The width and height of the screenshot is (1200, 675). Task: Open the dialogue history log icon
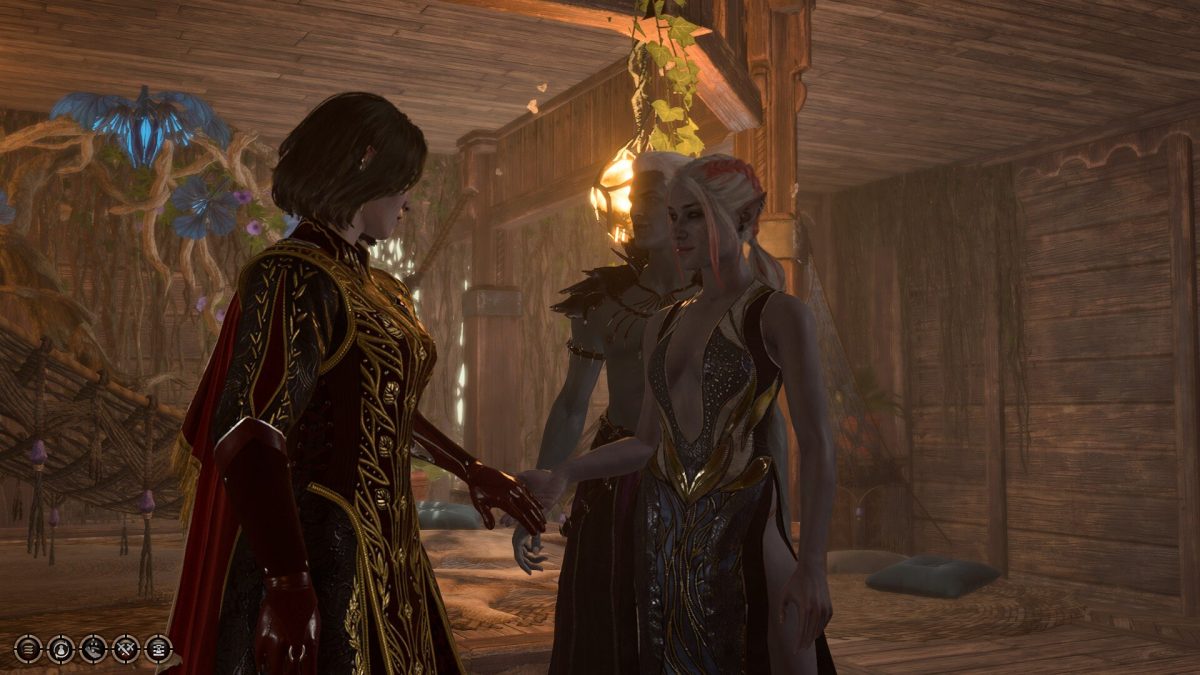(x=158, y=649)
